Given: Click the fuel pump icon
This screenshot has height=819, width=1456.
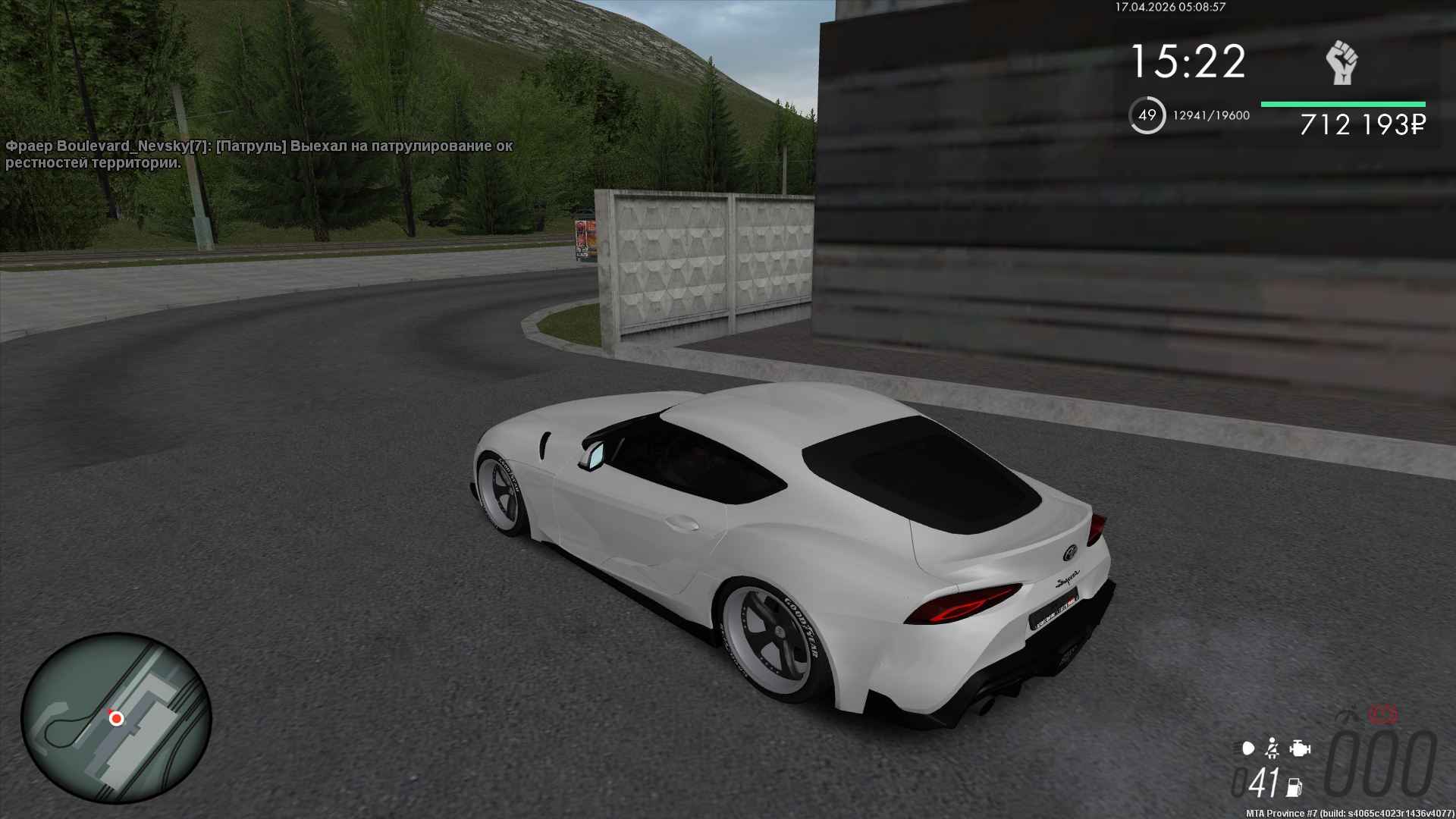Looking at the screenshot, I should 1294,786.
